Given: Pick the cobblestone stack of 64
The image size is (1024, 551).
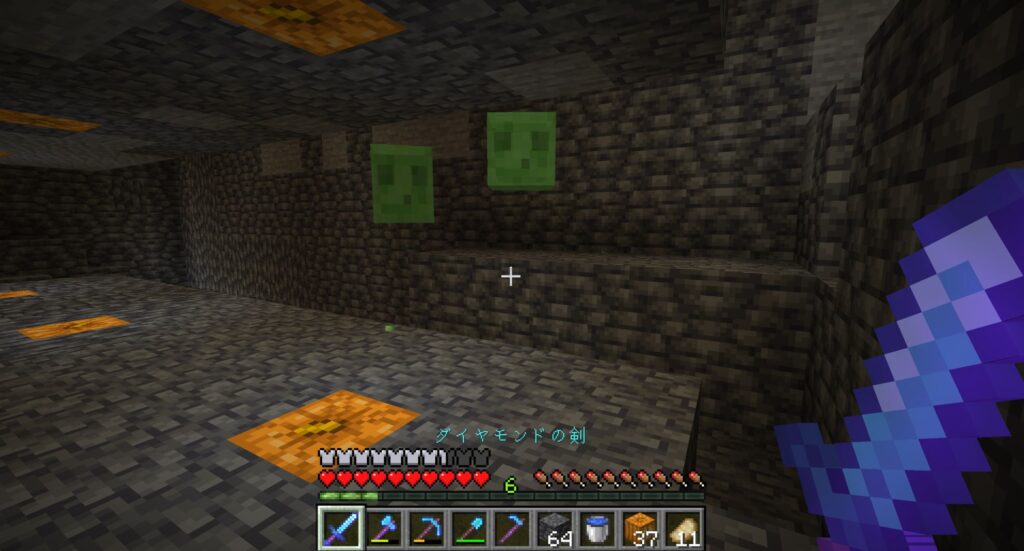Looking at the screenshot, I should click(x=554, y=526).
